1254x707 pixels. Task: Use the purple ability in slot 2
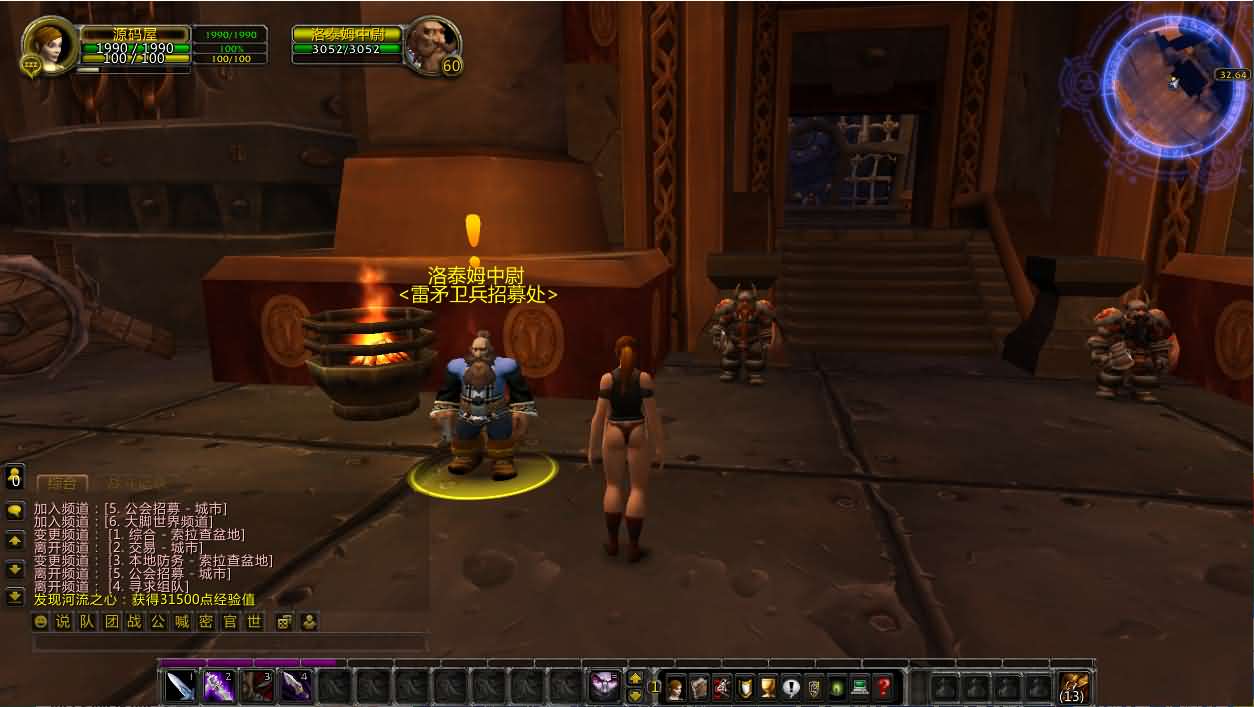219,686
